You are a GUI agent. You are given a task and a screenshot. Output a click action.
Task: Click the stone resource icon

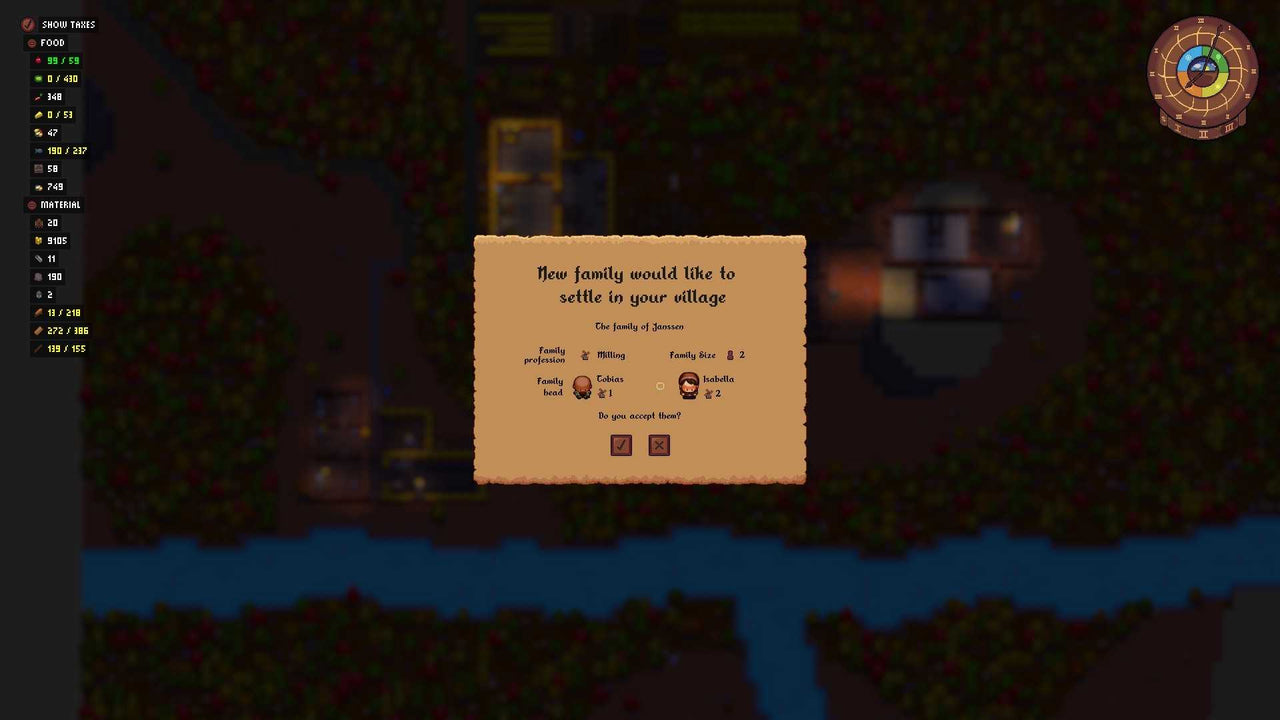(x=38, y=276)
